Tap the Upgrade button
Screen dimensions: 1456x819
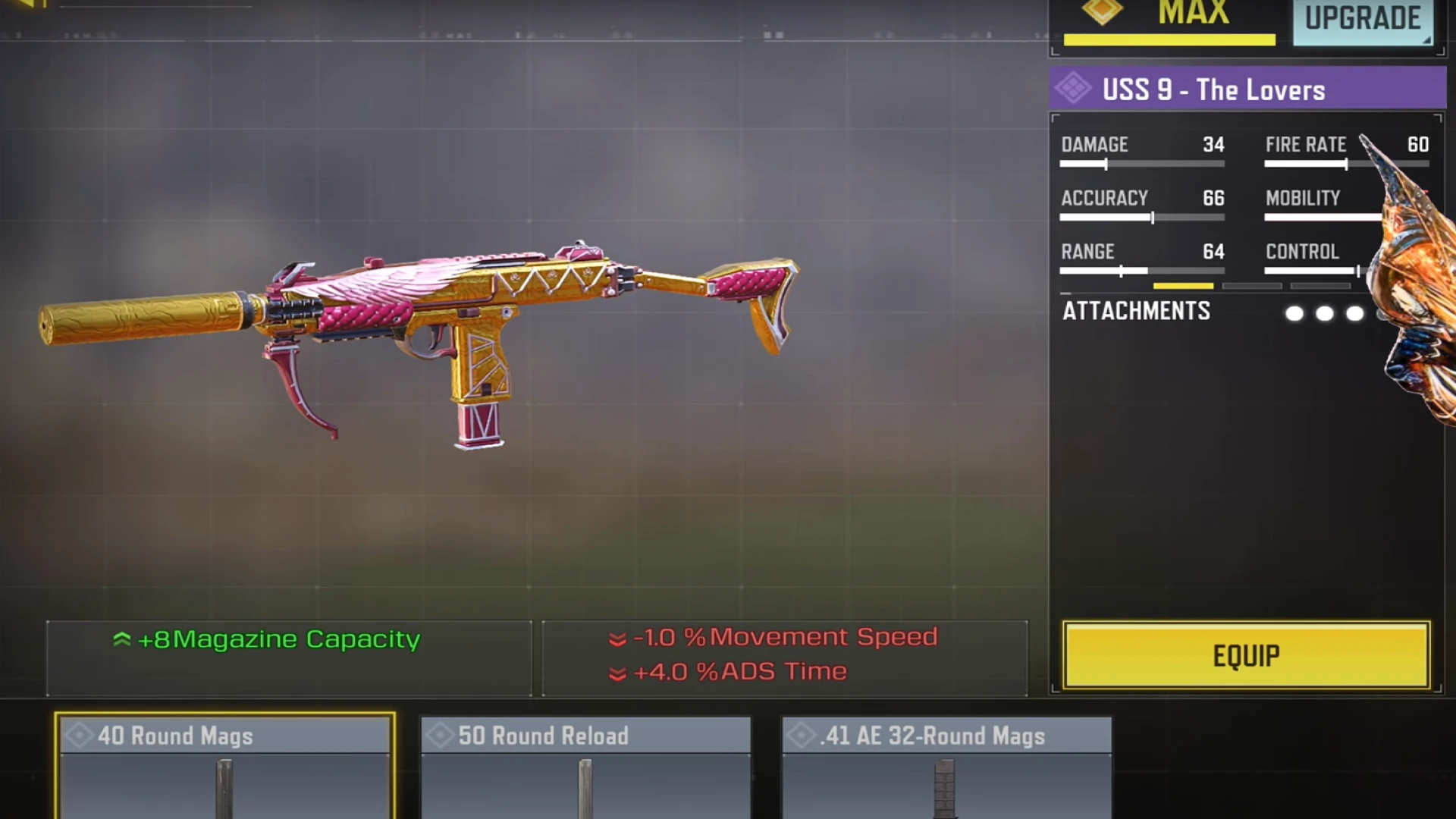point(1362,20)
